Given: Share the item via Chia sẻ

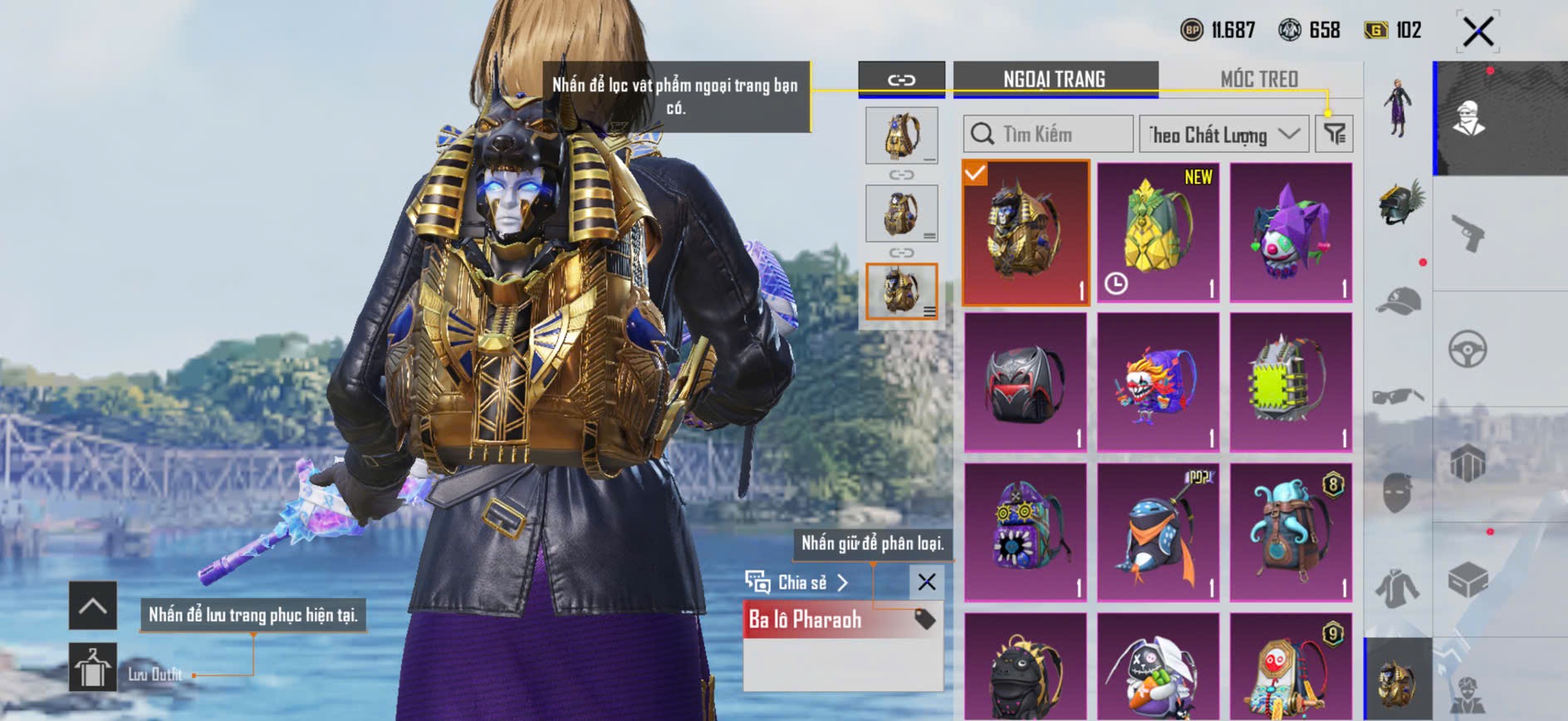Looking at the screenshot, I should coord(797,582).
